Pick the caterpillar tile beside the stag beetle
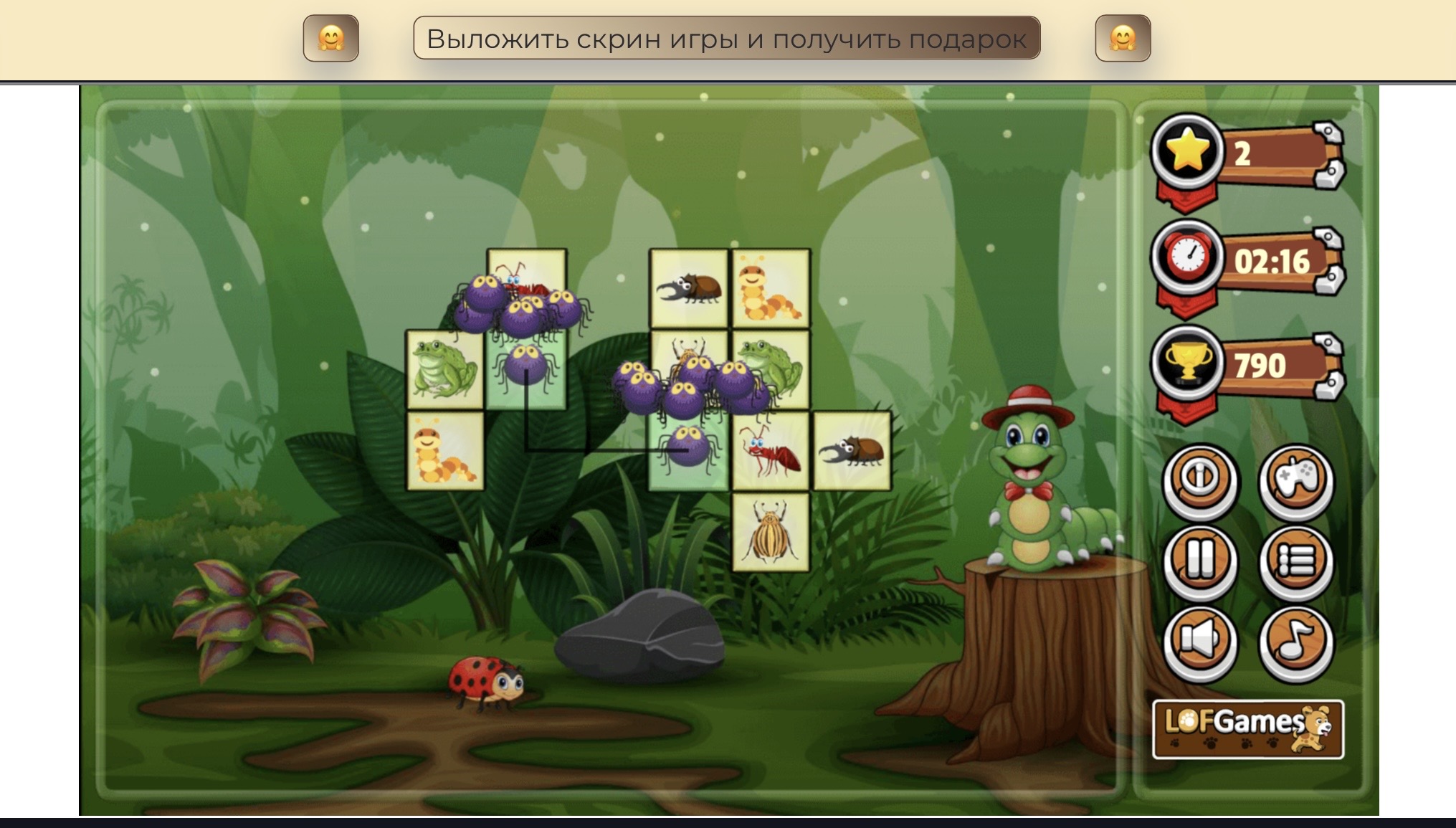 click(771, 289)
